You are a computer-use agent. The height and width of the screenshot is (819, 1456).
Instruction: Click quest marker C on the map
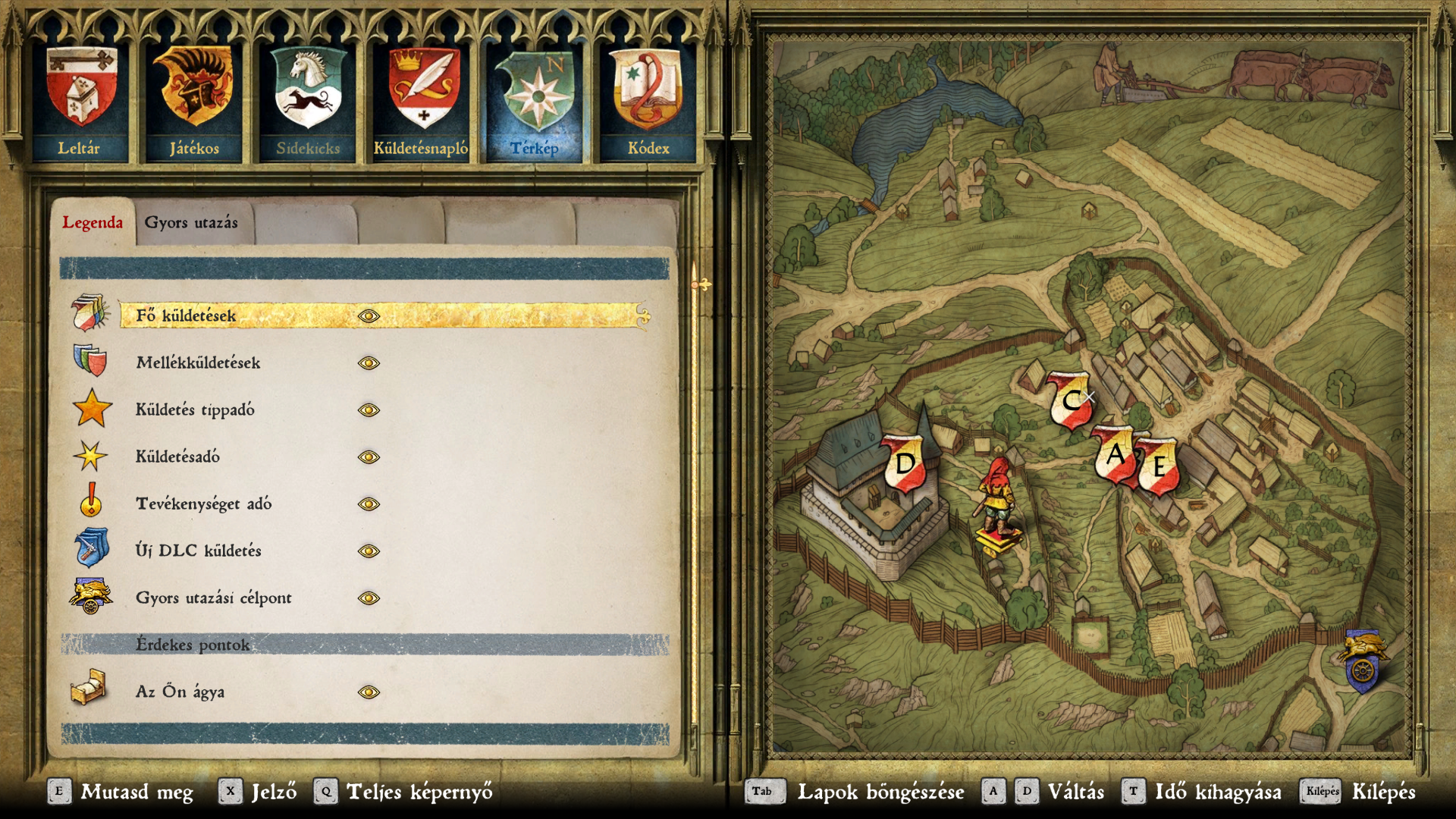(1070, 400)
